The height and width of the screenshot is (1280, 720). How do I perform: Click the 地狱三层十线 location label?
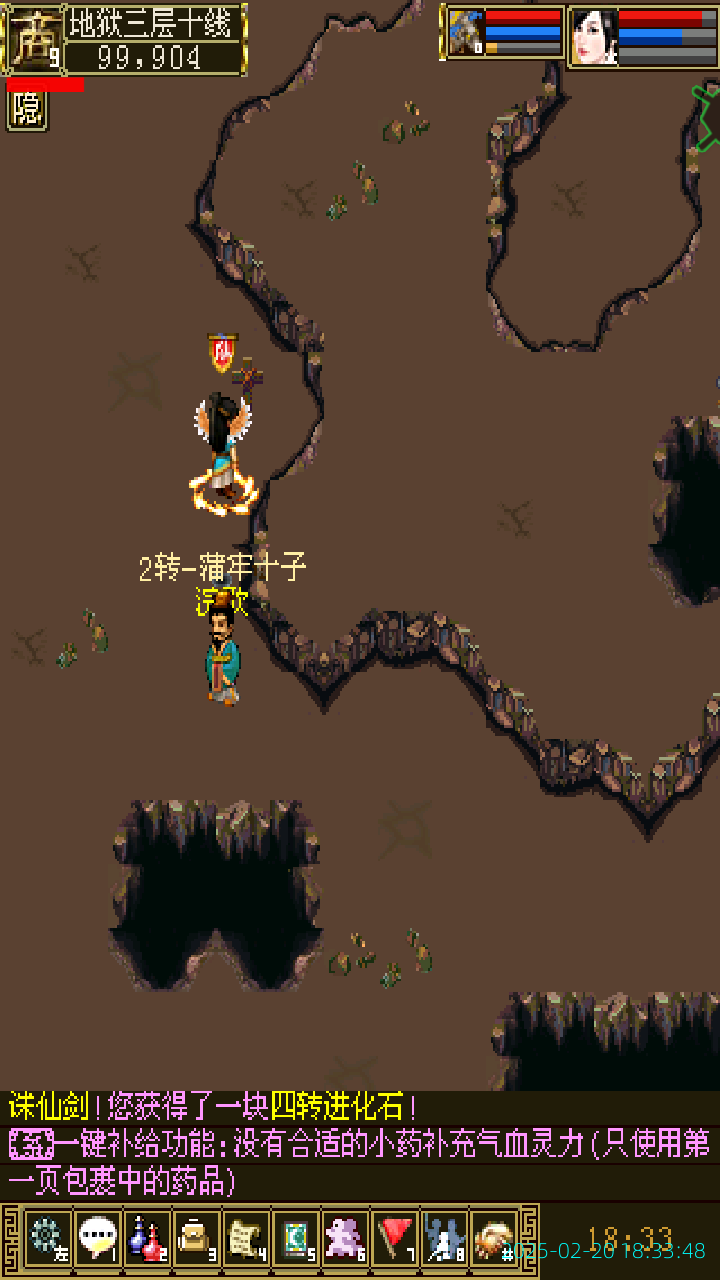(x=155, y=22)
